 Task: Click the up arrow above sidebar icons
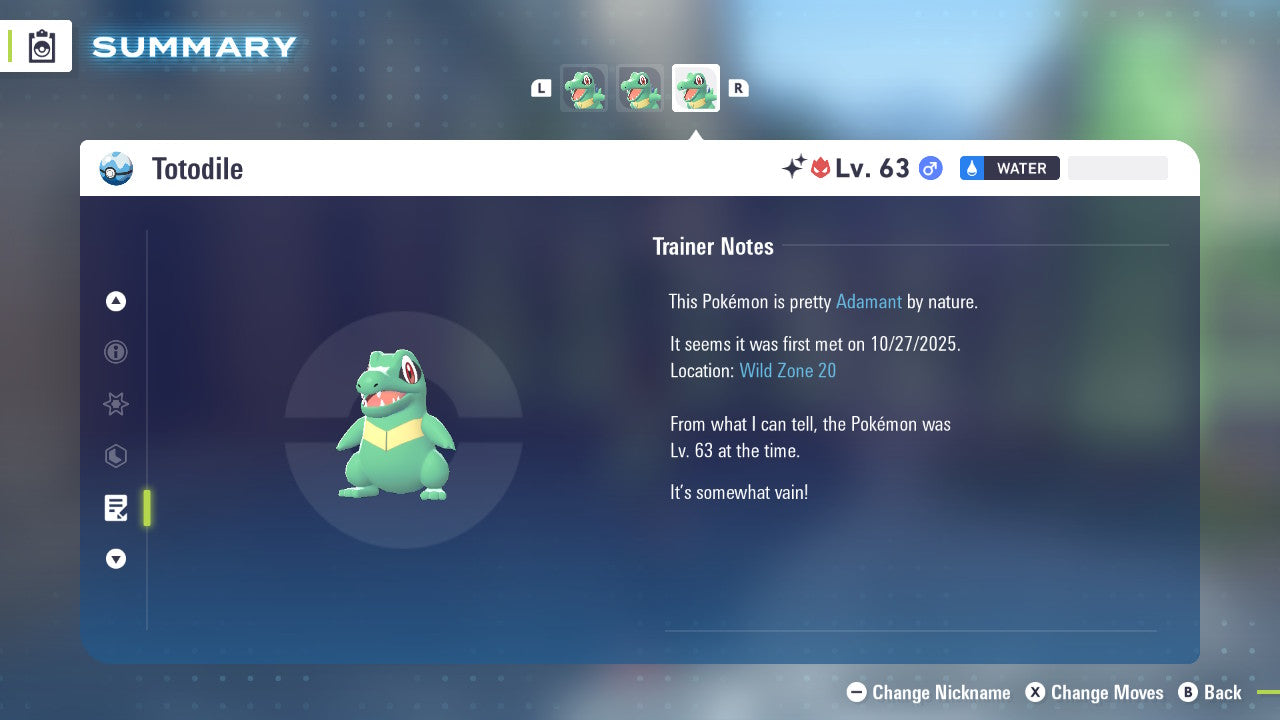116,301
